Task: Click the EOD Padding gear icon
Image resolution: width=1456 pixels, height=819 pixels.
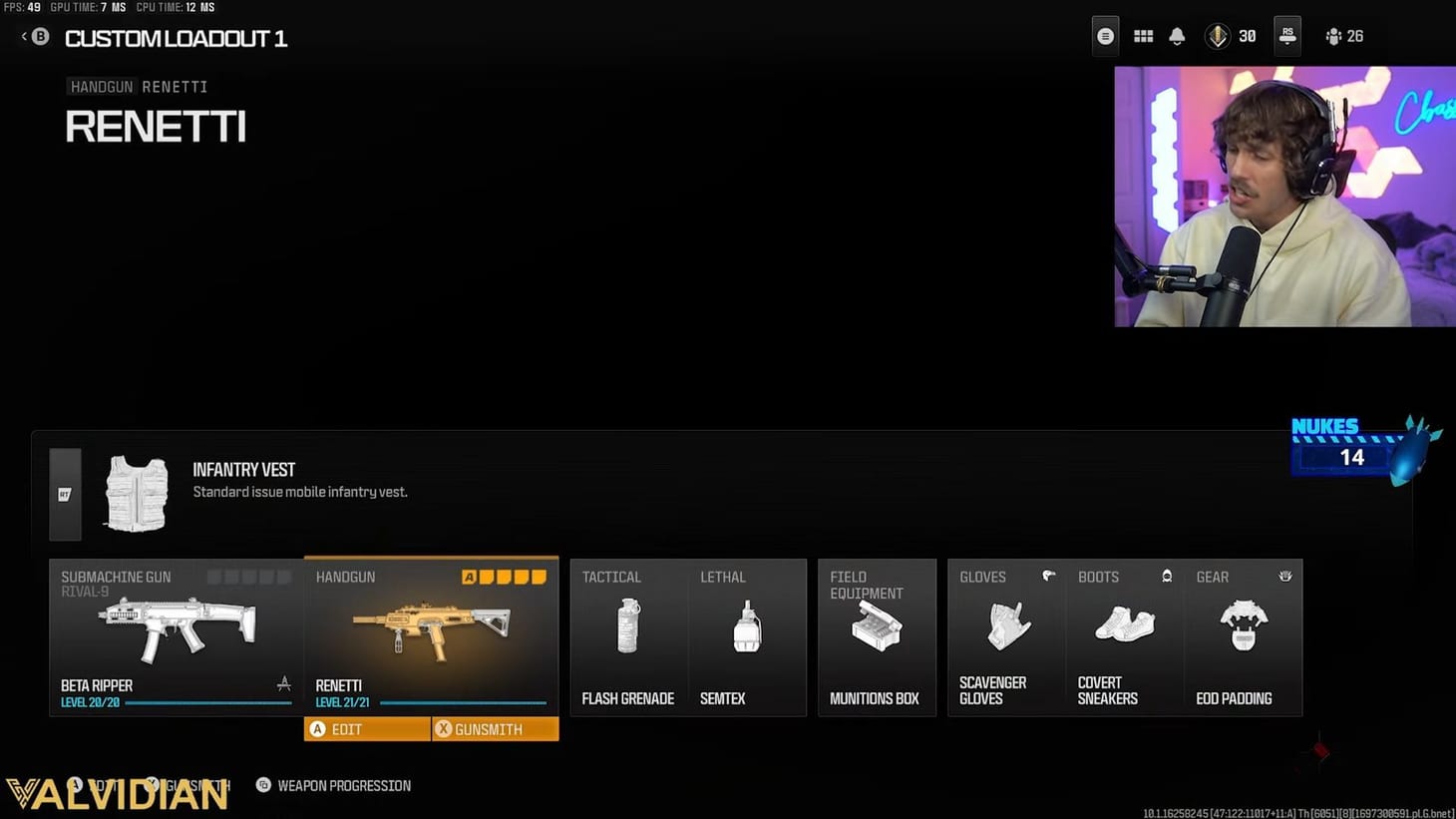Action: (1244, 626)
